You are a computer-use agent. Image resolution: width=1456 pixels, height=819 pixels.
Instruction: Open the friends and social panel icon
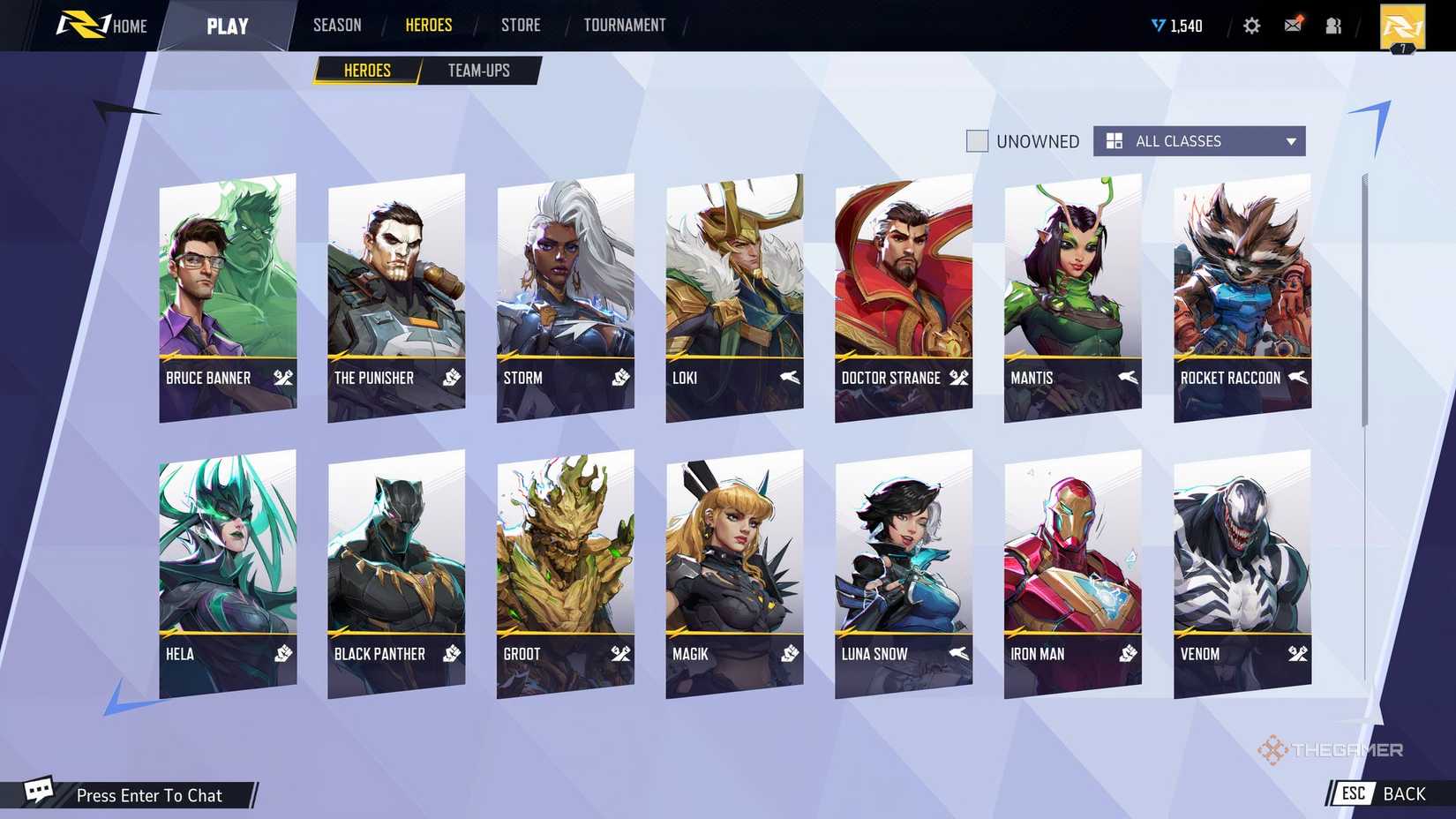1332,26
